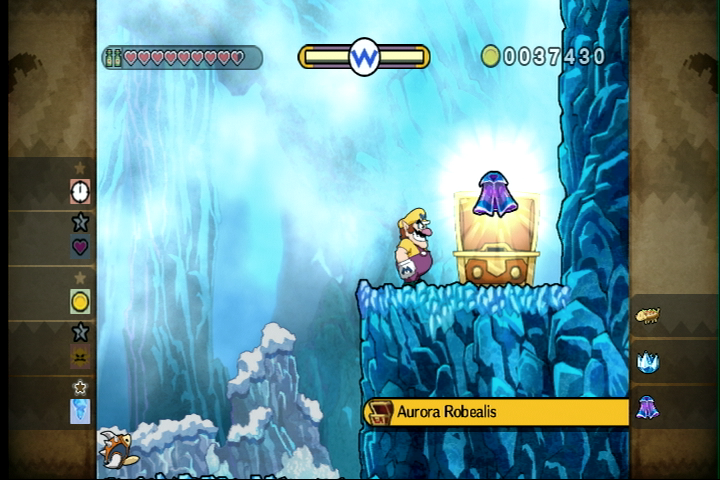The height and width of the screenshot is (480, 720).
Task: Select the angry enemy face mission icon
Action: coord(80,357)
